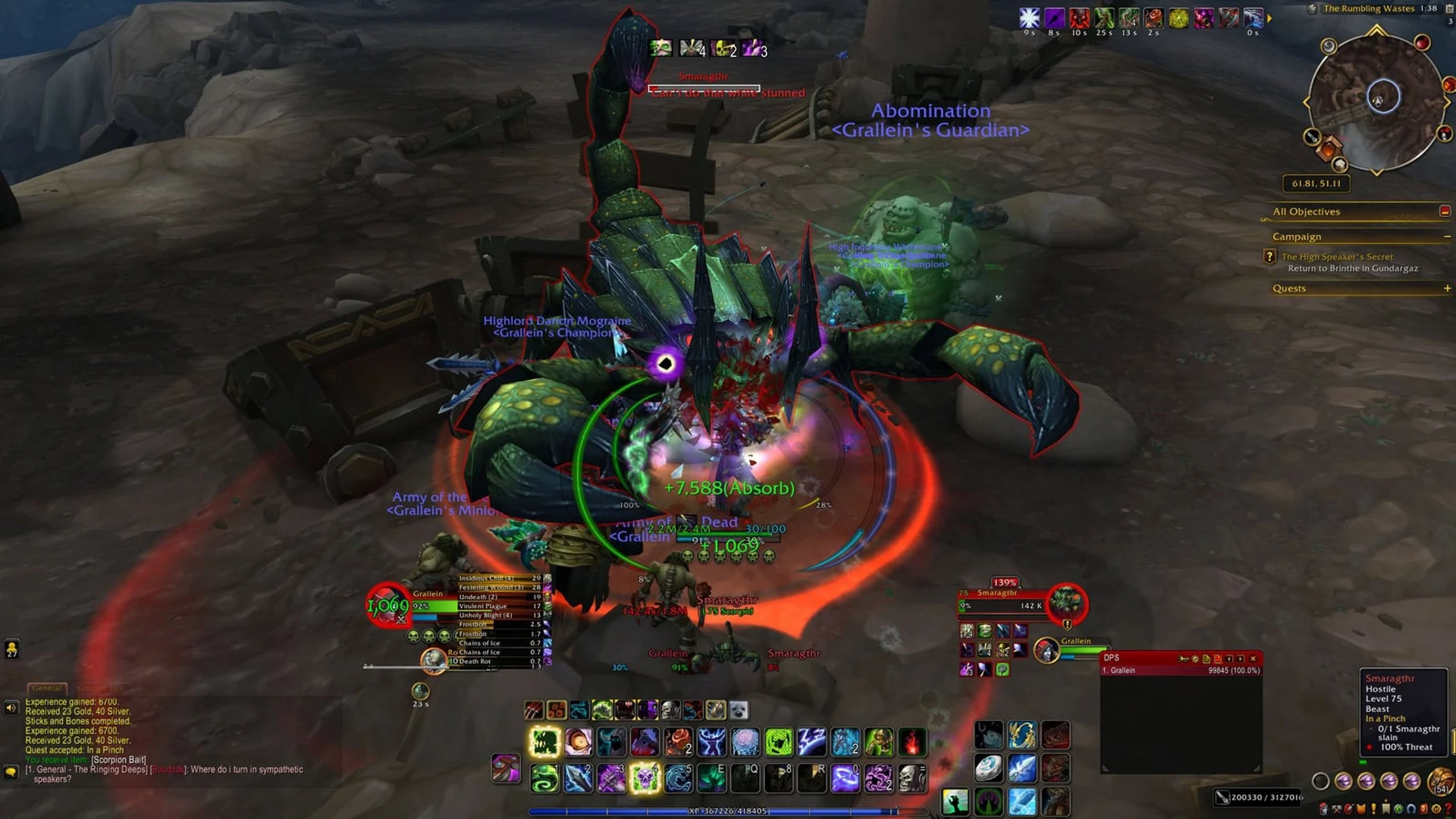Open tracking via the paw icon near zone name
1456x819 pixels.
pyautogui.click(x=1313, y=8)
